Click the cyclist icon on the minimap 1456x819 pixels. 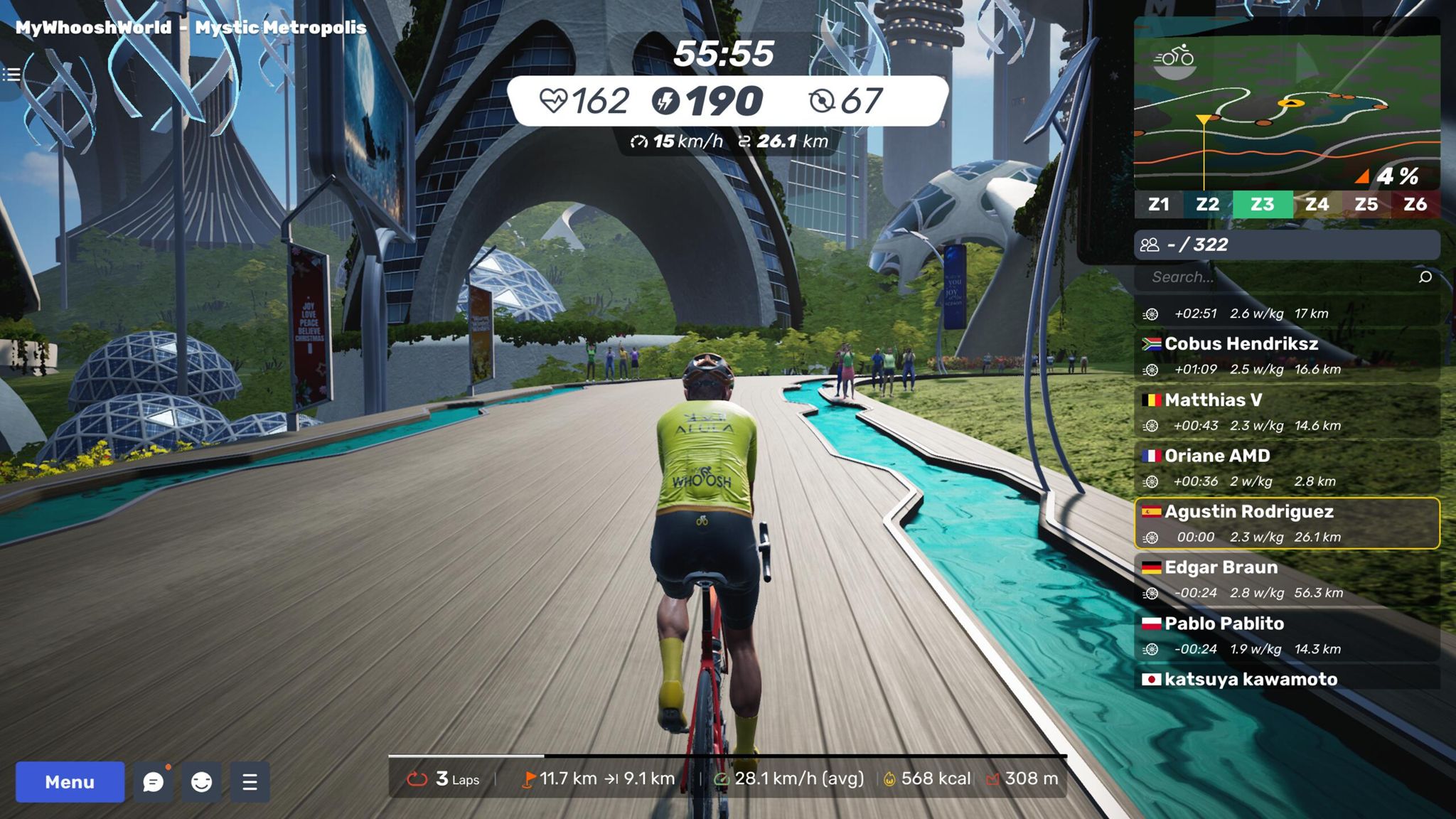1174,57
